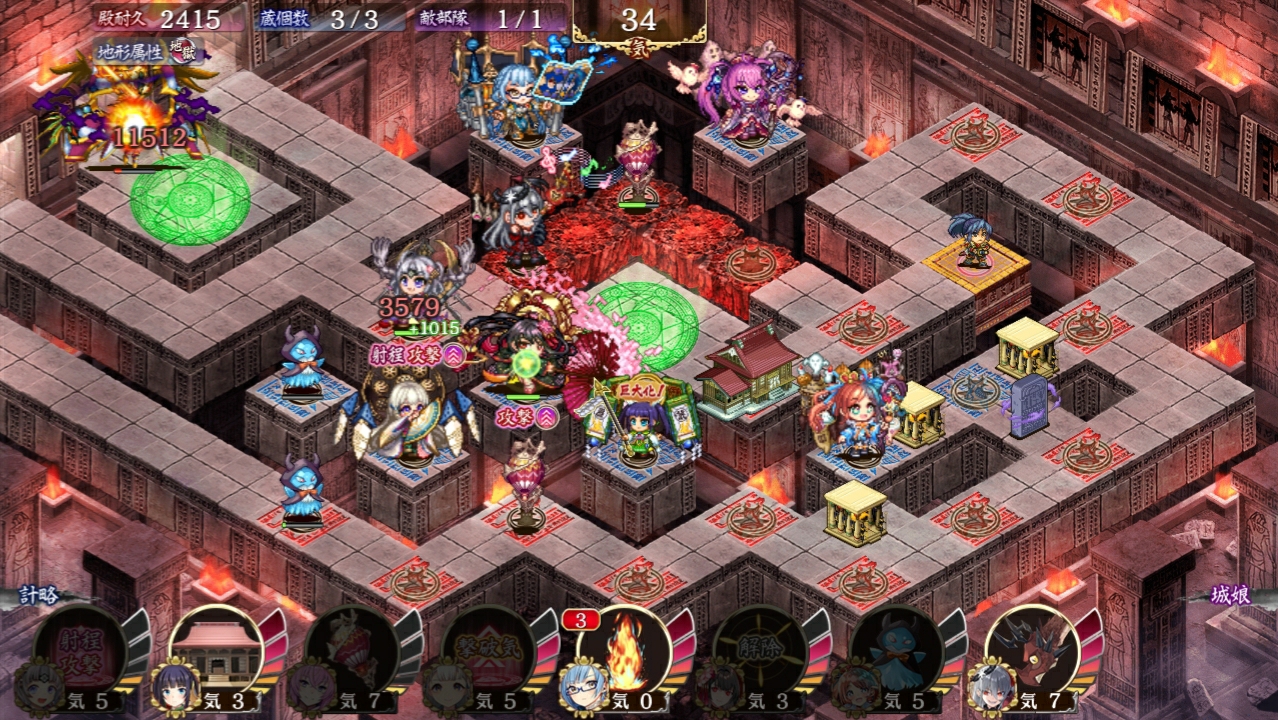The width and height of the screenshot is (1278, 720).
Task: Open the 城娘 castle girl panel
Action: [x=1228, y=596]
